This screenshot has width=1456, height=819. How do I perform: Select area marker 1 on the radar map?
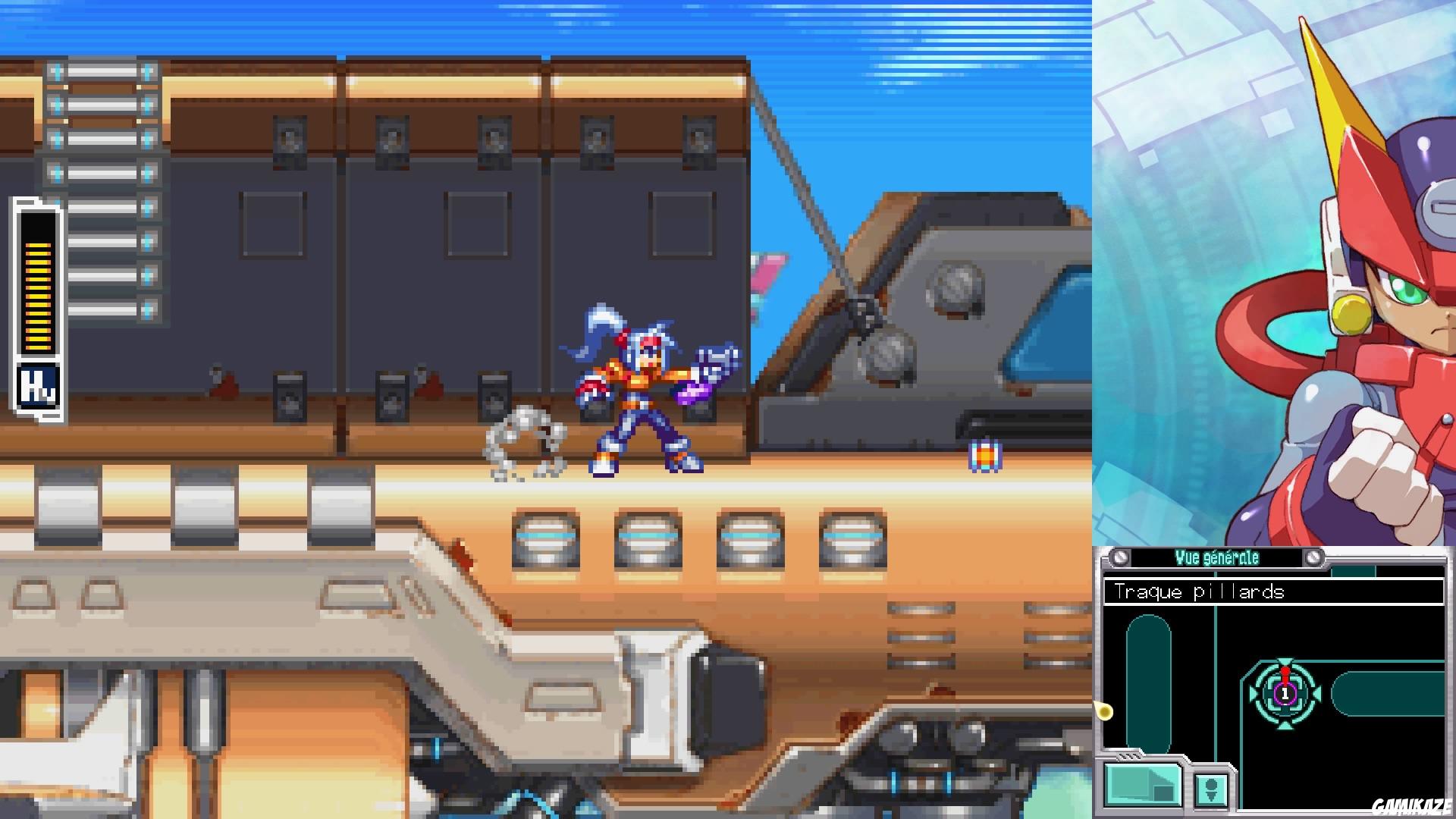1285,694
